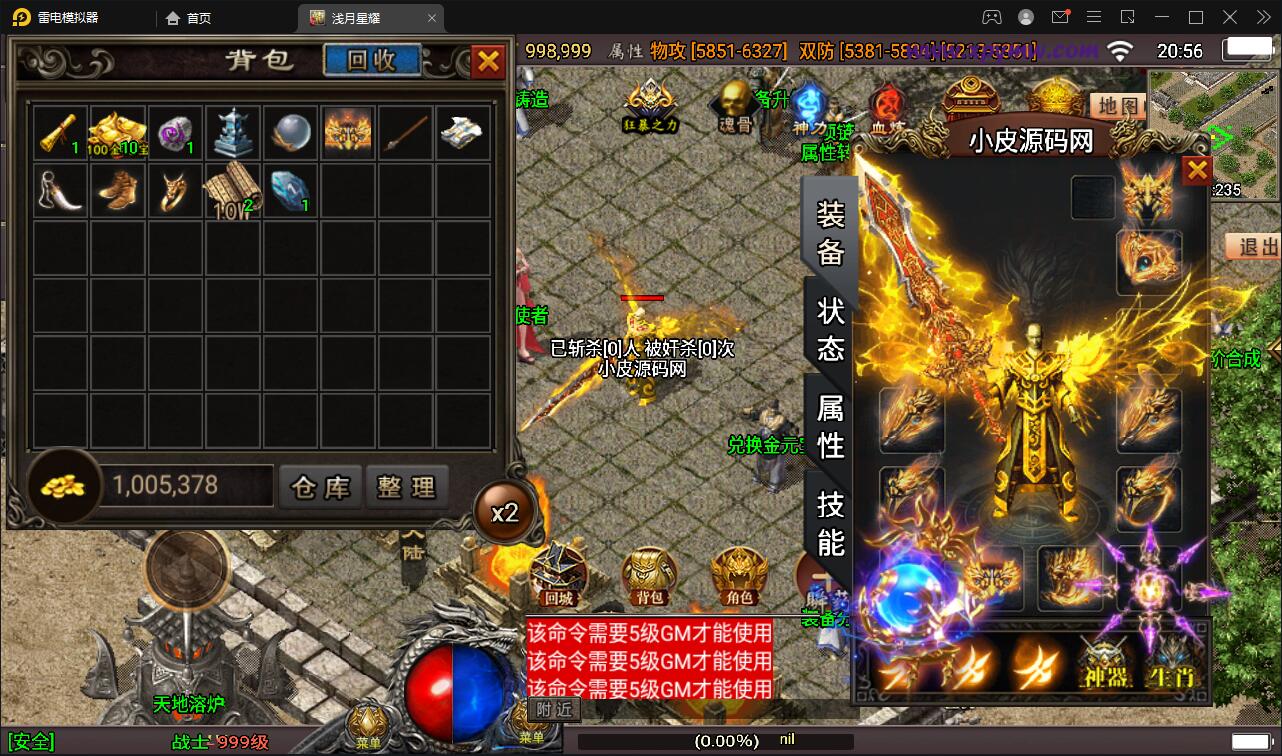Switch to the 属性 attributes tab

pyautogui.click(x=831, y=425)
